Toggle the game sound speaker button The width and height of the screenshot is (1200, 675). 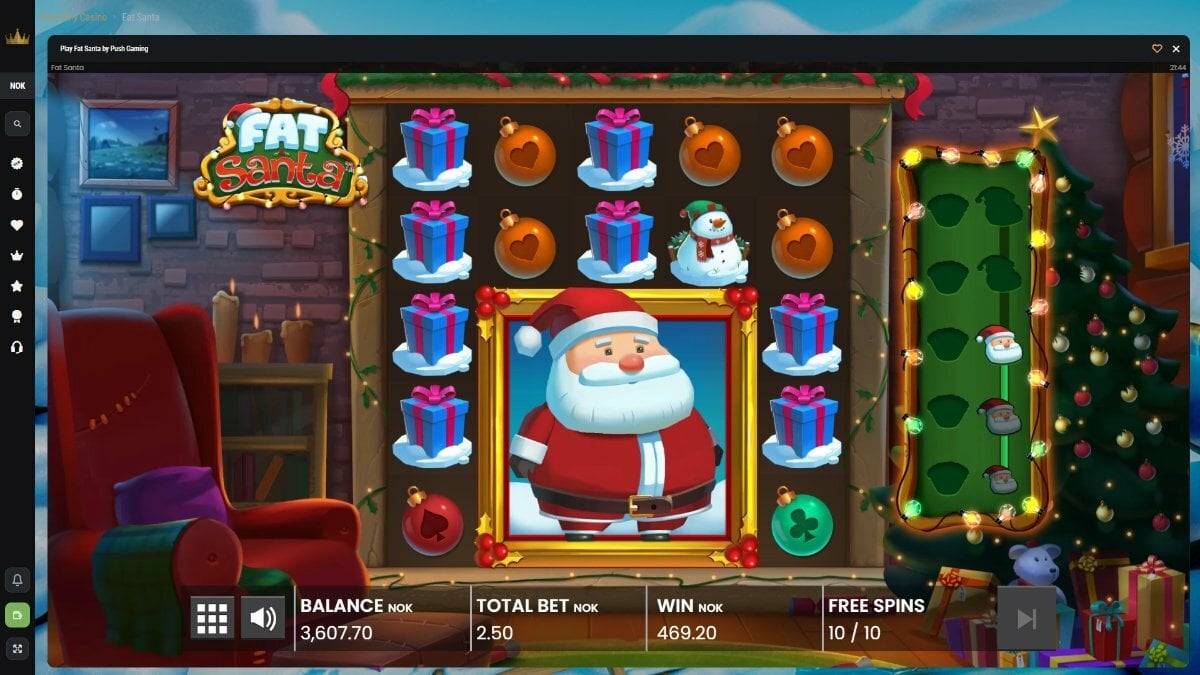coord(263,618)
